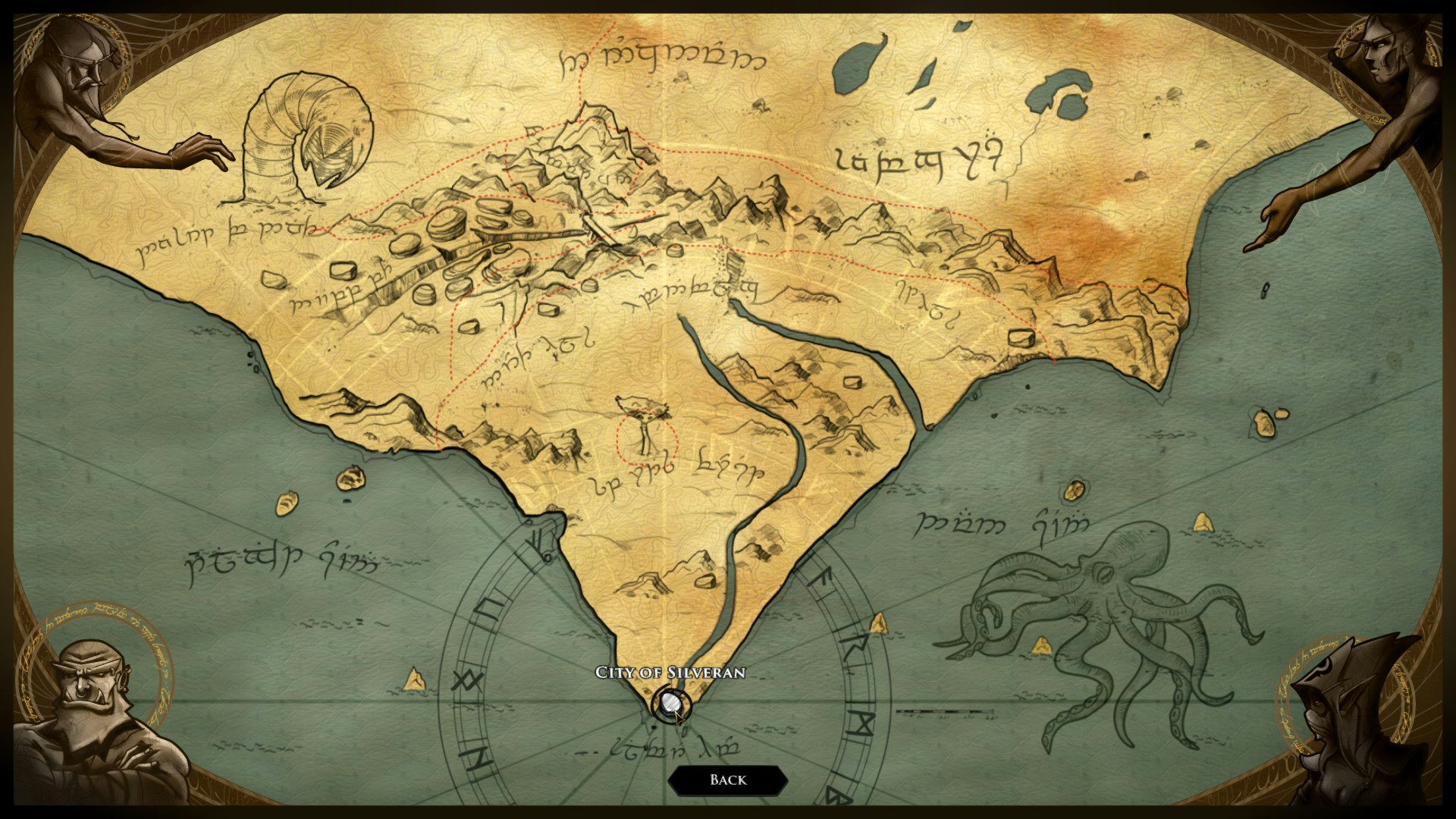Image resolution: width=1456 pixels, height=819 pixels.
Task: Select the yellow triangle marker left of the compass
Action: pyautogui.click(x=414, y=679)
